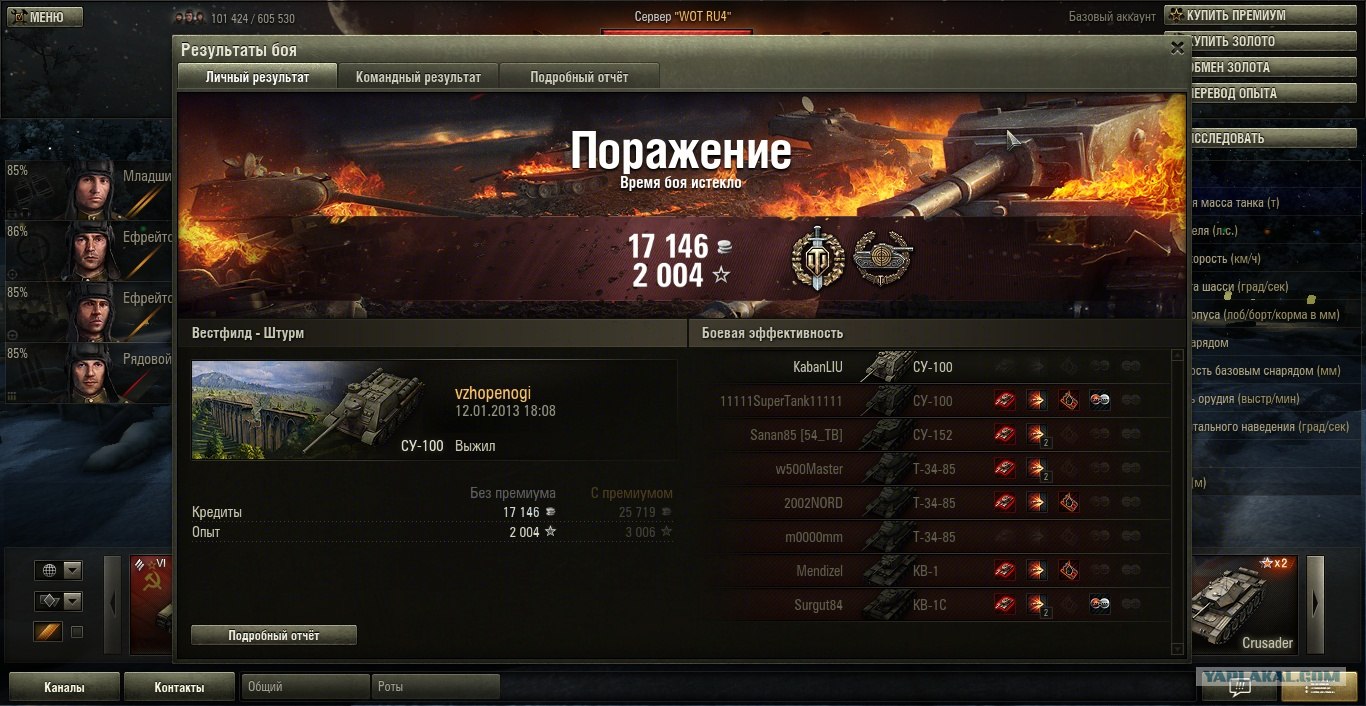Switch to the Командный результат tab
The width and height of the screenshot is (1366, 706).
pos(418,77)
